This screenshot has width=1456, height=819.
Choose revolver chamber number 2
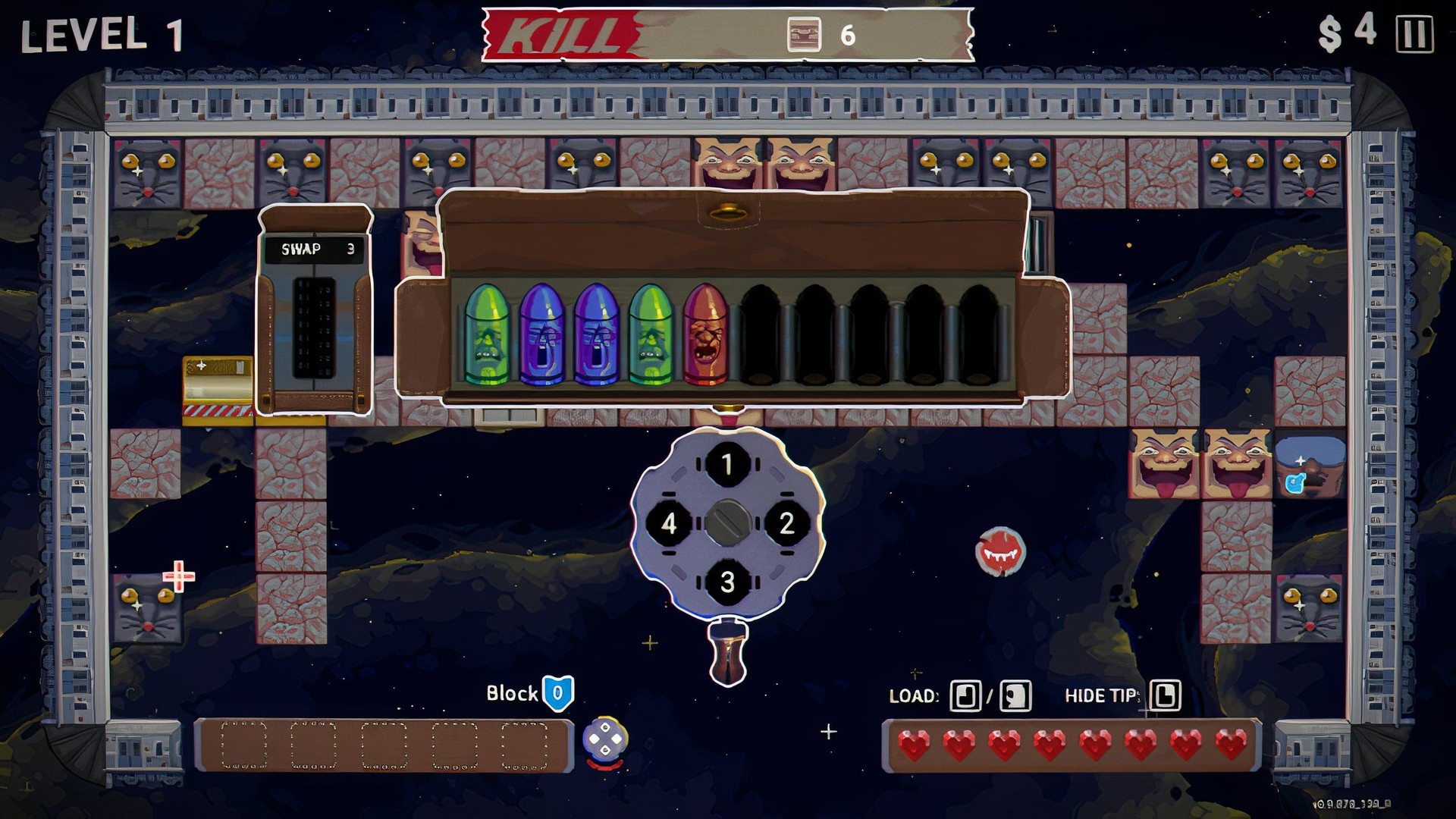786,522
